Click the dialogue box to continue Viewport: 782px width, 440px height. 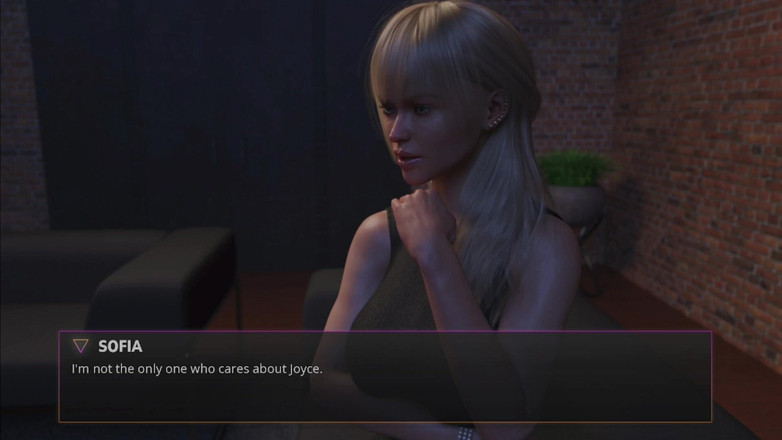(385, 385)
